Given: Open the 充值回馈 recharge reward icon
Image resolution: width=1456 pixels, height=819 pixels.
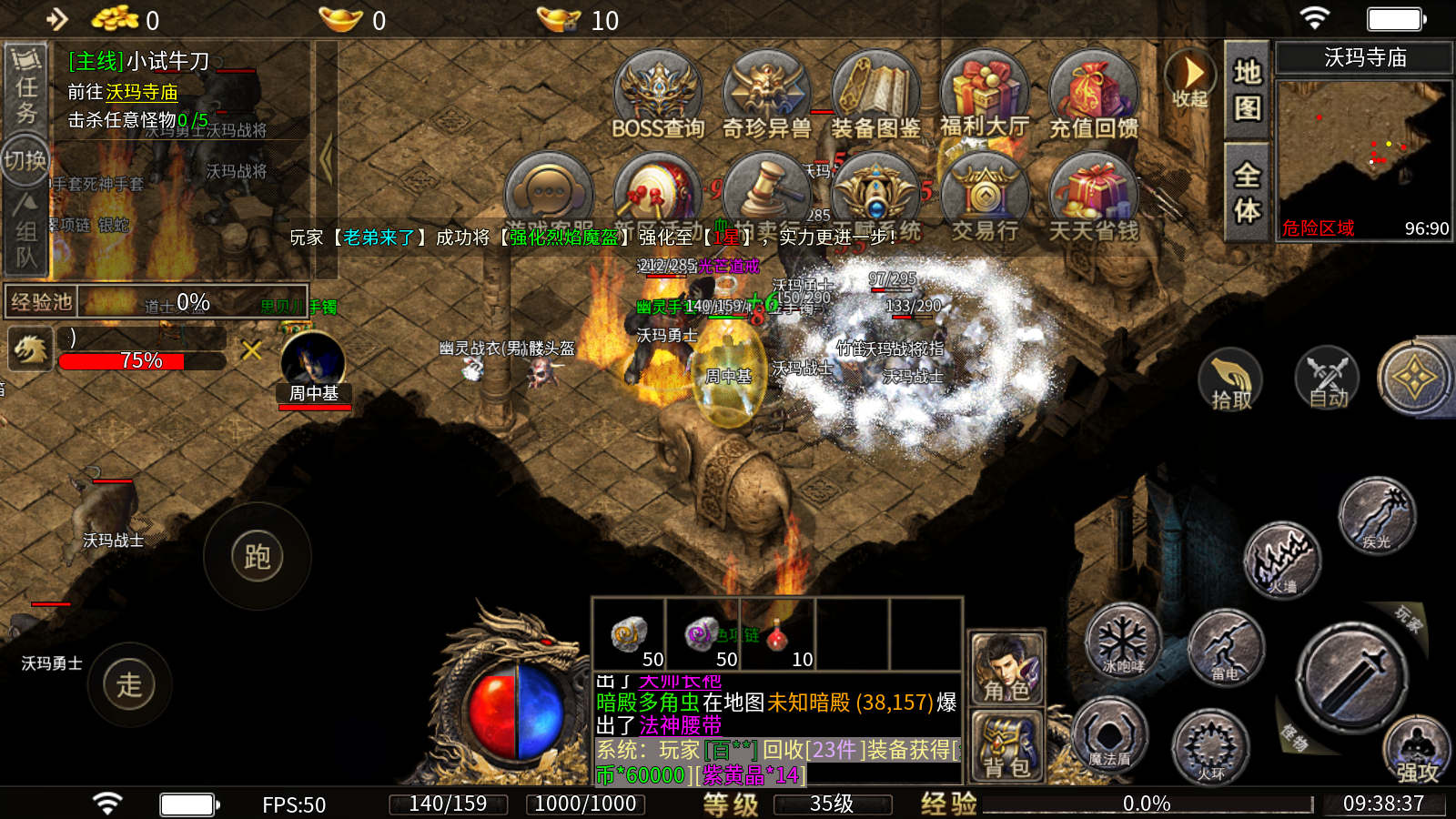Looking at the screenshot, I should (1094, 96).
